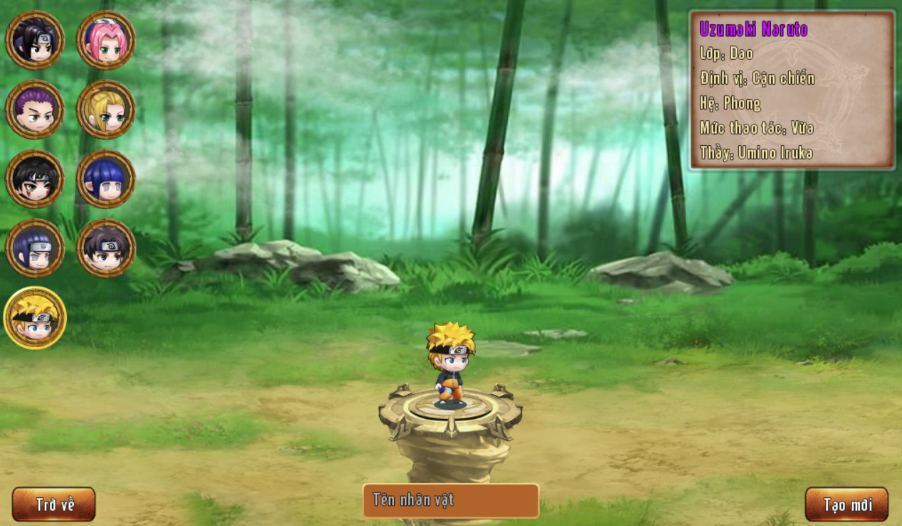Pick the purple-haired character portrait
902x526 pixels.
(x=35, y=109)
